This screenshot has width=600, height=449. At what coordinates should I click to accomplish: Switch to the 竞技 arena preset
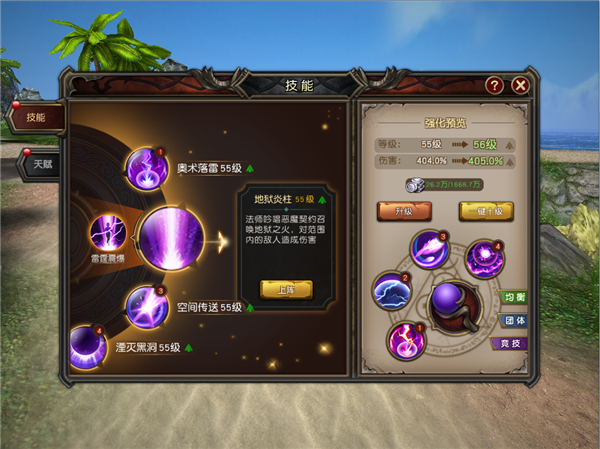click(x=513, y=344)
